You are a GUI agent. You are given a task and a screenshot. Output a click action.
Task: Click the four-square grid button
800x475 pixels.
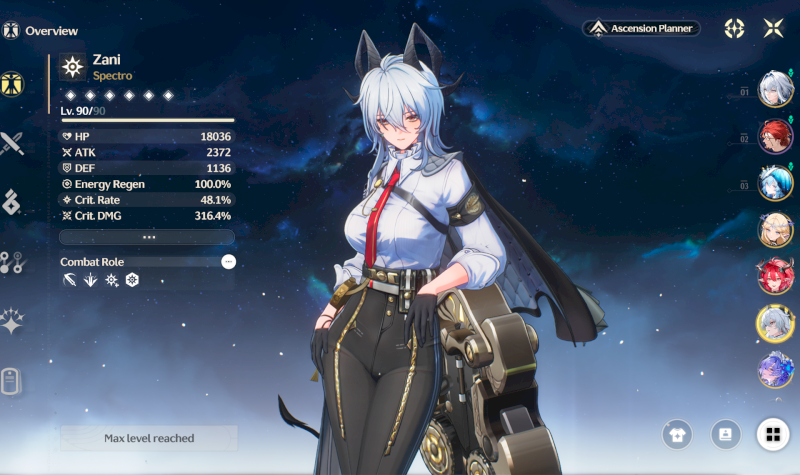tap(772, 434)
